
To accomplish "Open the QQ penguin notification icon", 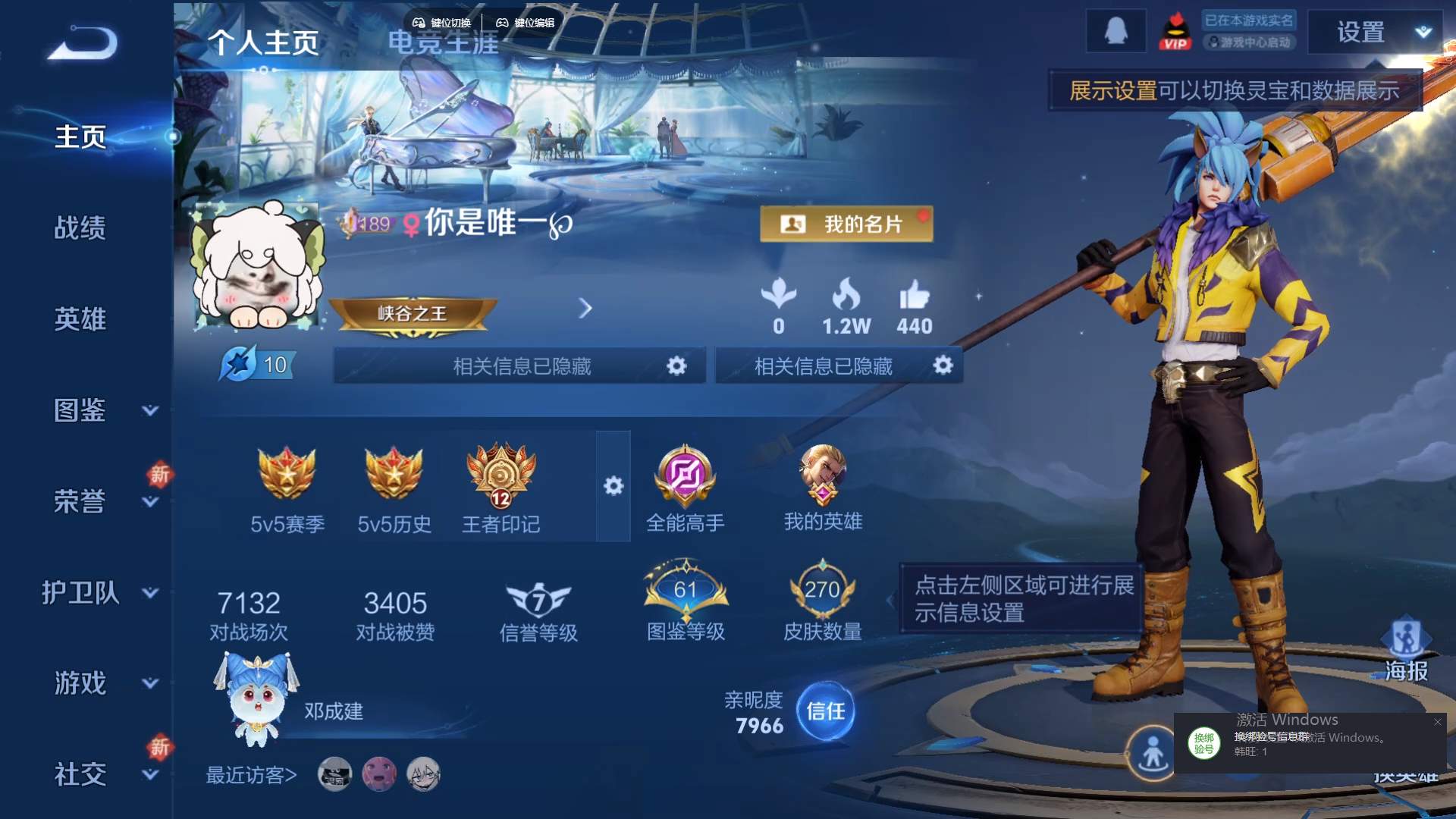I will pyautogui.click(x=1116, y=31).
